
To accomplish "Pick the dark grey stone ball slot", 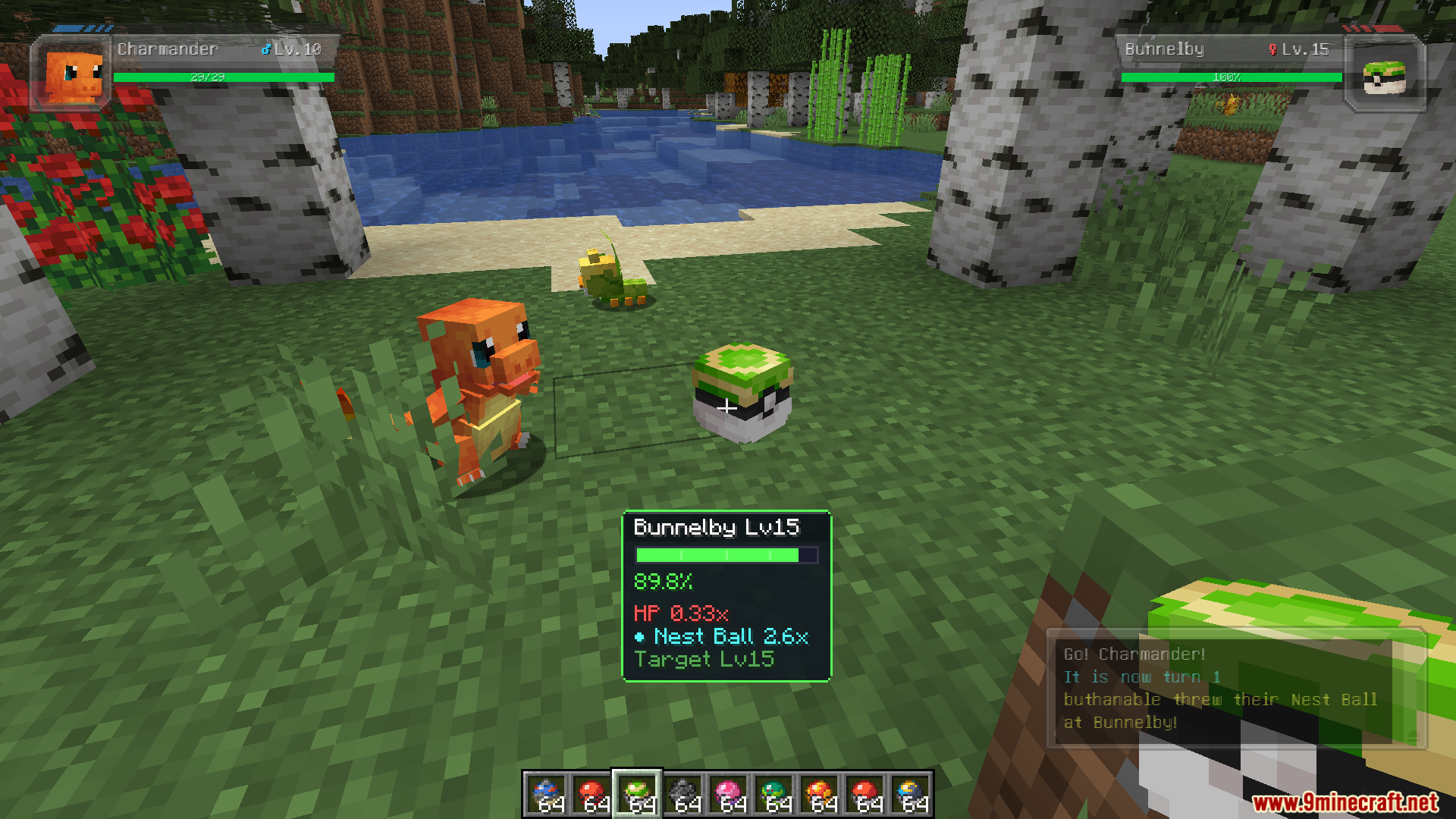I will pos(682,795).
